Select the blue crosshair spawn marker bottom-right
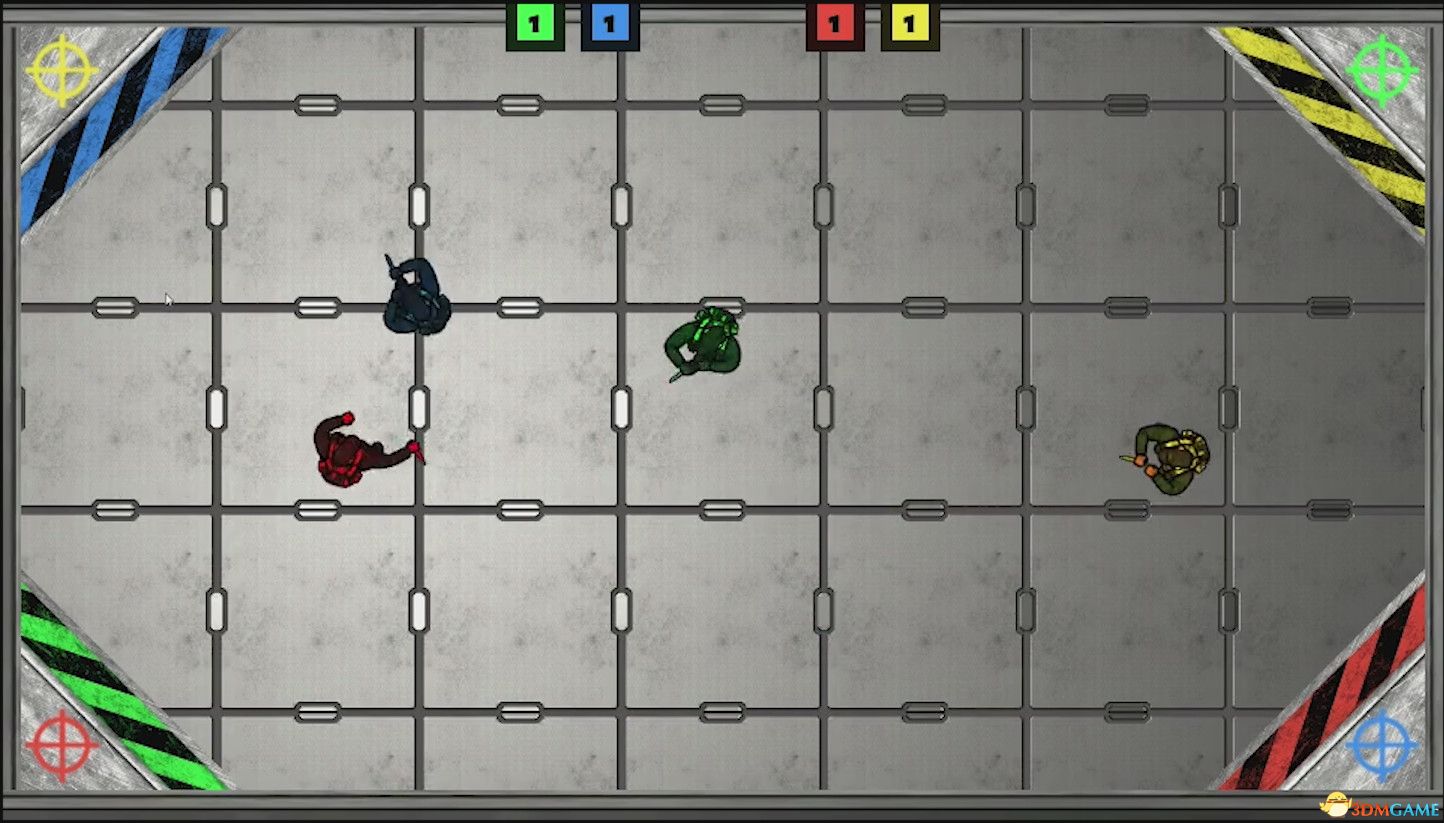1444x823 pixels. [1381, 745]
